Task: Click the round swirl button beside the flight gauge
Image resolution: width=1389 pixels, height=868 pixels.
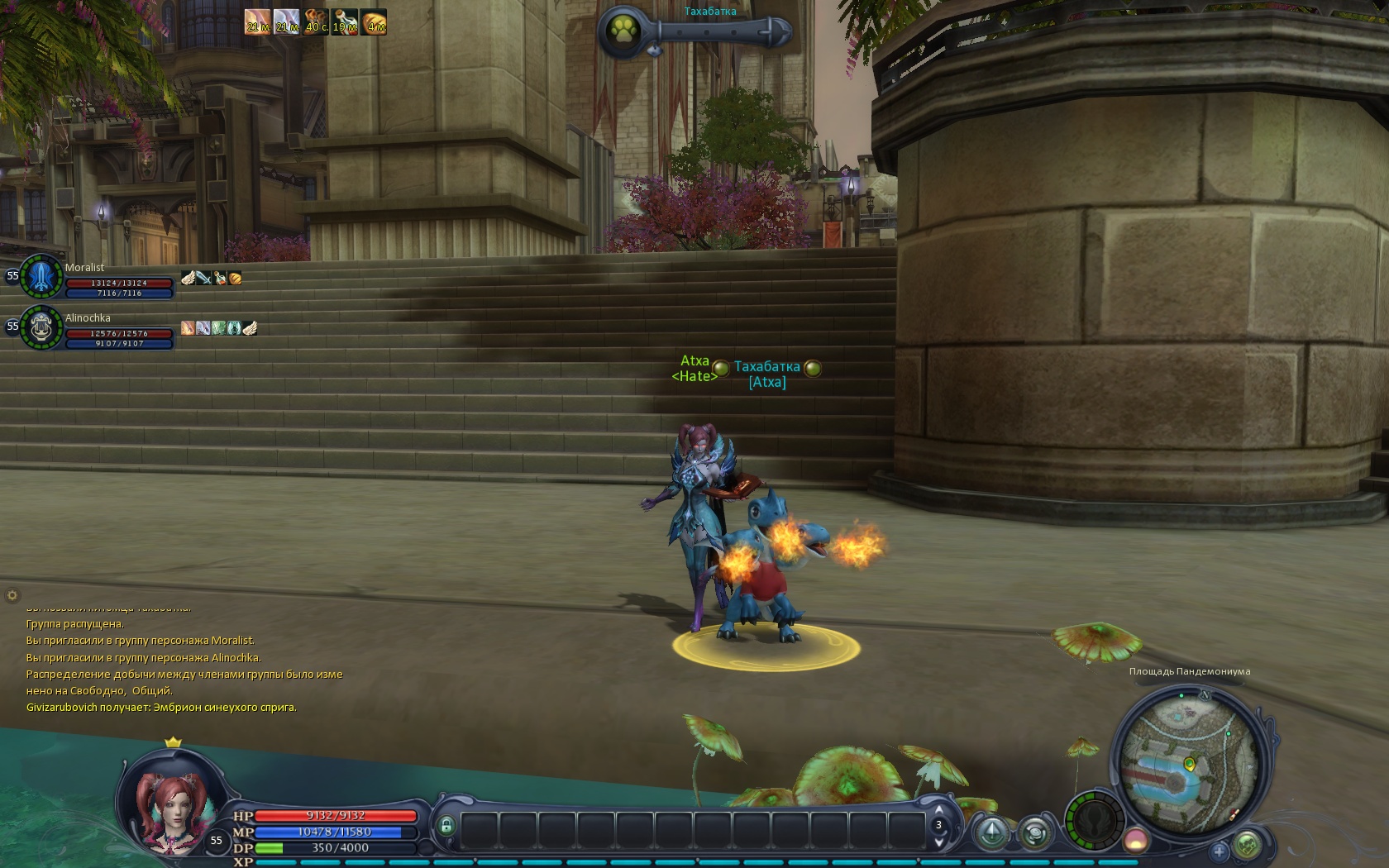Action: [1034, 832]
